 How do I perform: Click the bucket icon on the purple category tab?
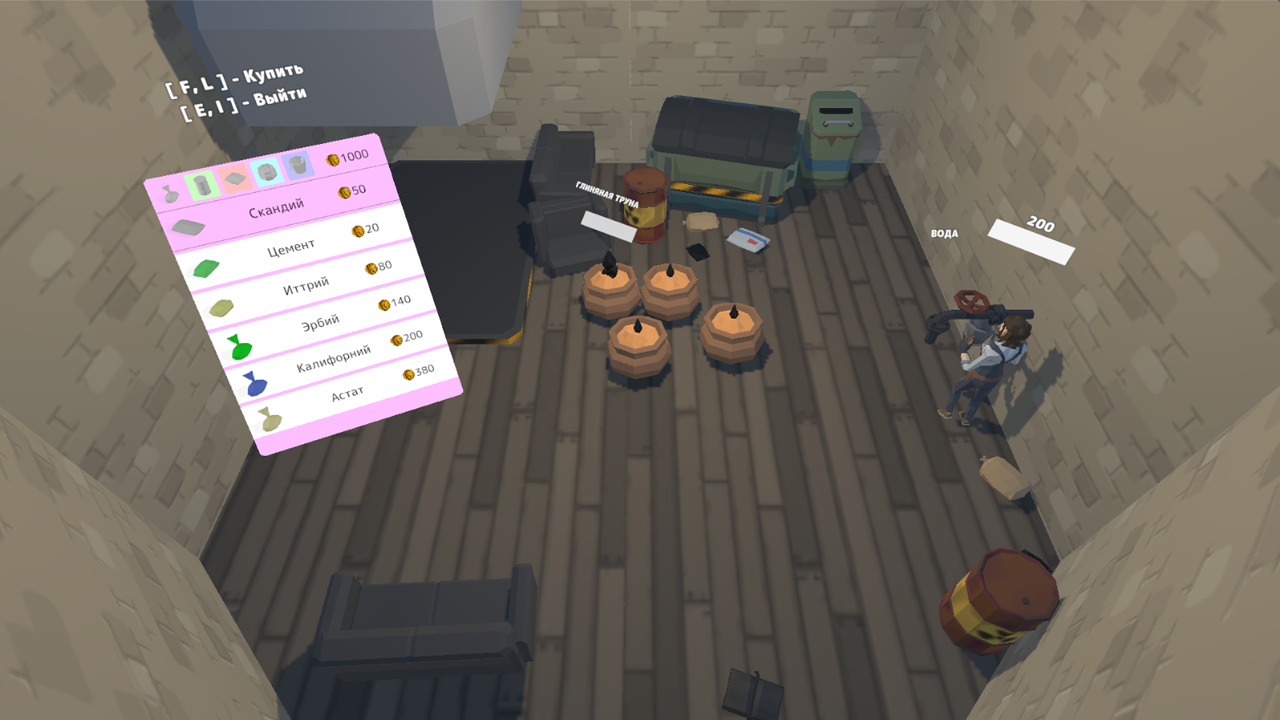pos(297,164)
